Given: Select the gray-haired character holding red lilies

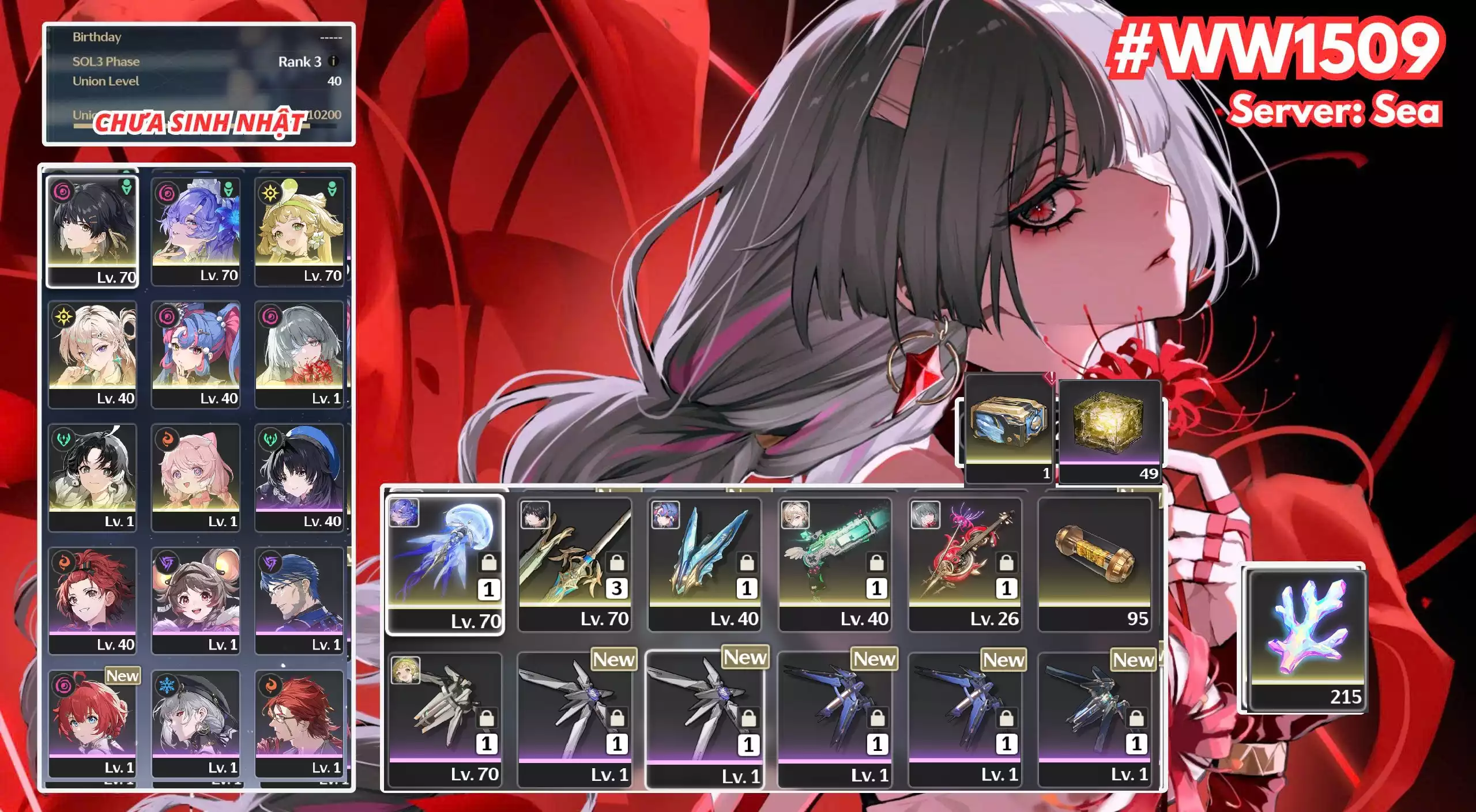Looking at the screenshot, I should click(x=299, y=353).
